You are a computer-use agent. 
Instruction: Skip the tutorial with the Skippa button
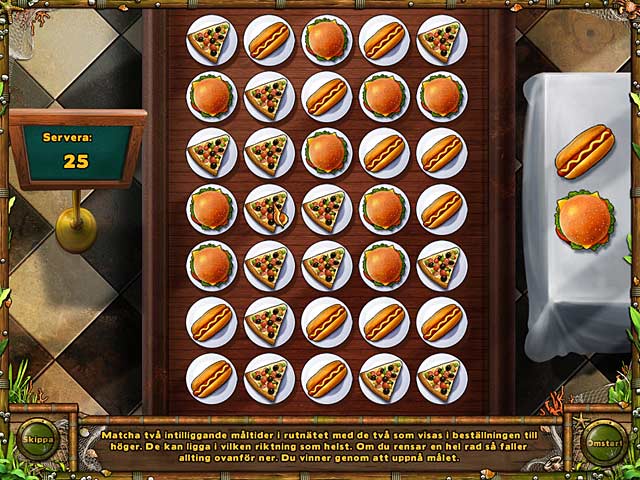point(38,439)
